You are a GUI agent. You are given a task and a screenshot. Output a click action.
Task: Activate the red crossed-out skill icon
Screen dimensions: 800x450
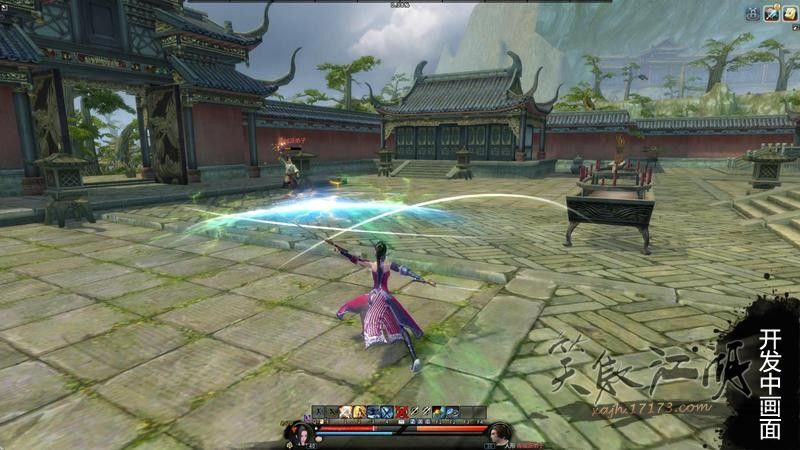[401, 411]
